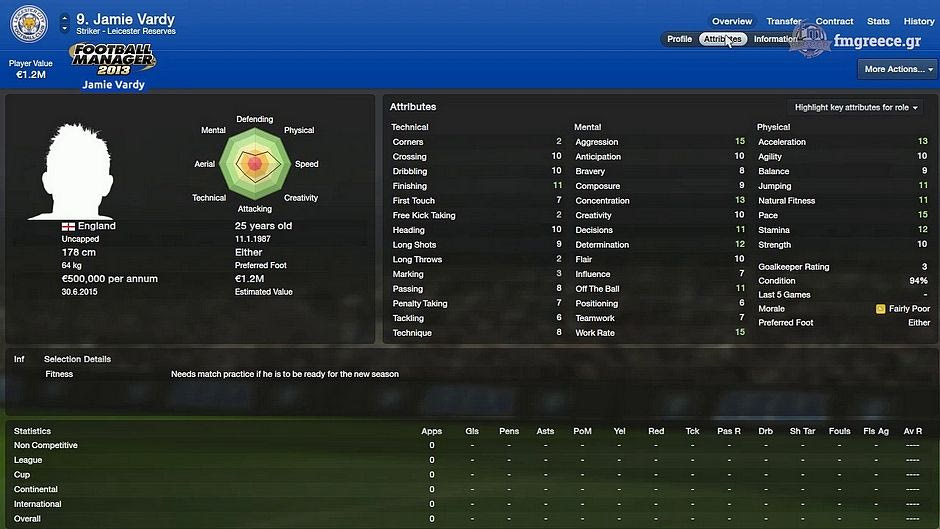The image size is (940, 529).
Task: Open the Contract tab
Action: coord(834,21)
